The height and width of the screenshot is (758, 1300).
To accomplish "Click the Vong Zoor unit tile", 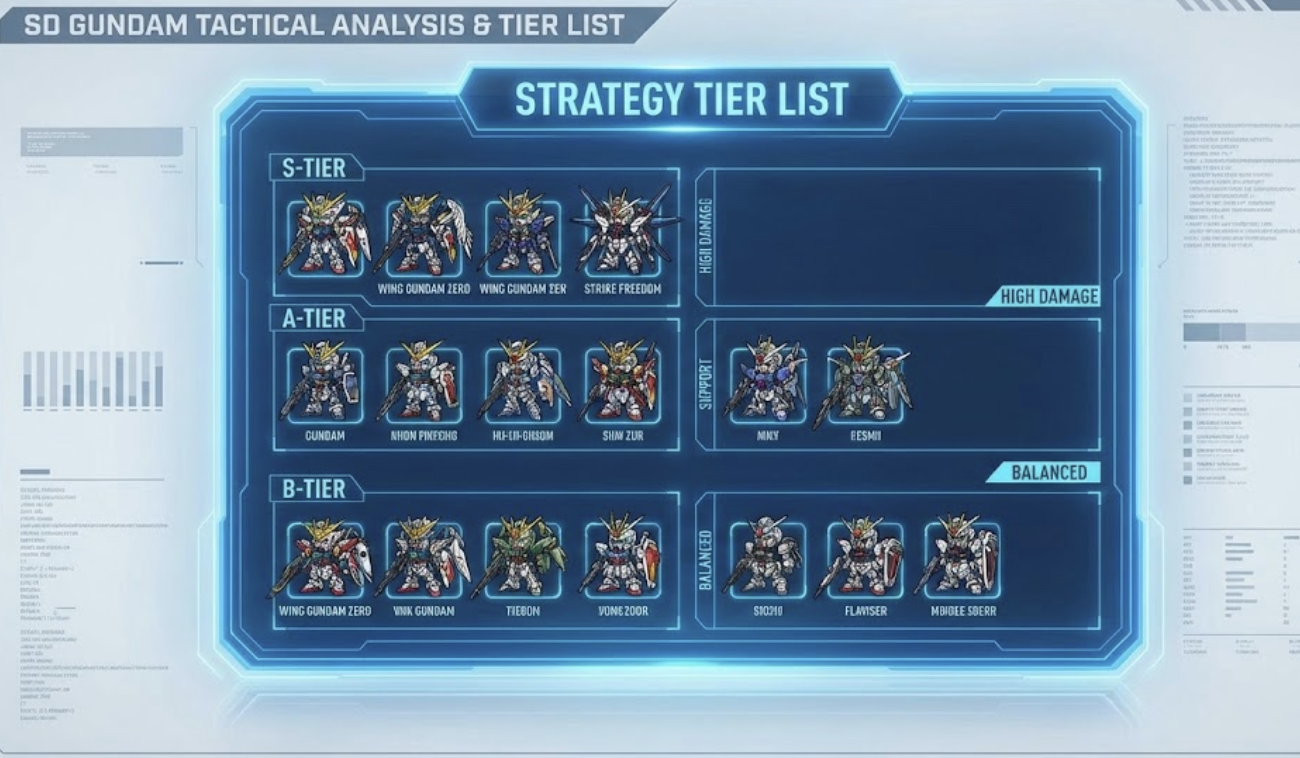I will (x=622, y=559).
